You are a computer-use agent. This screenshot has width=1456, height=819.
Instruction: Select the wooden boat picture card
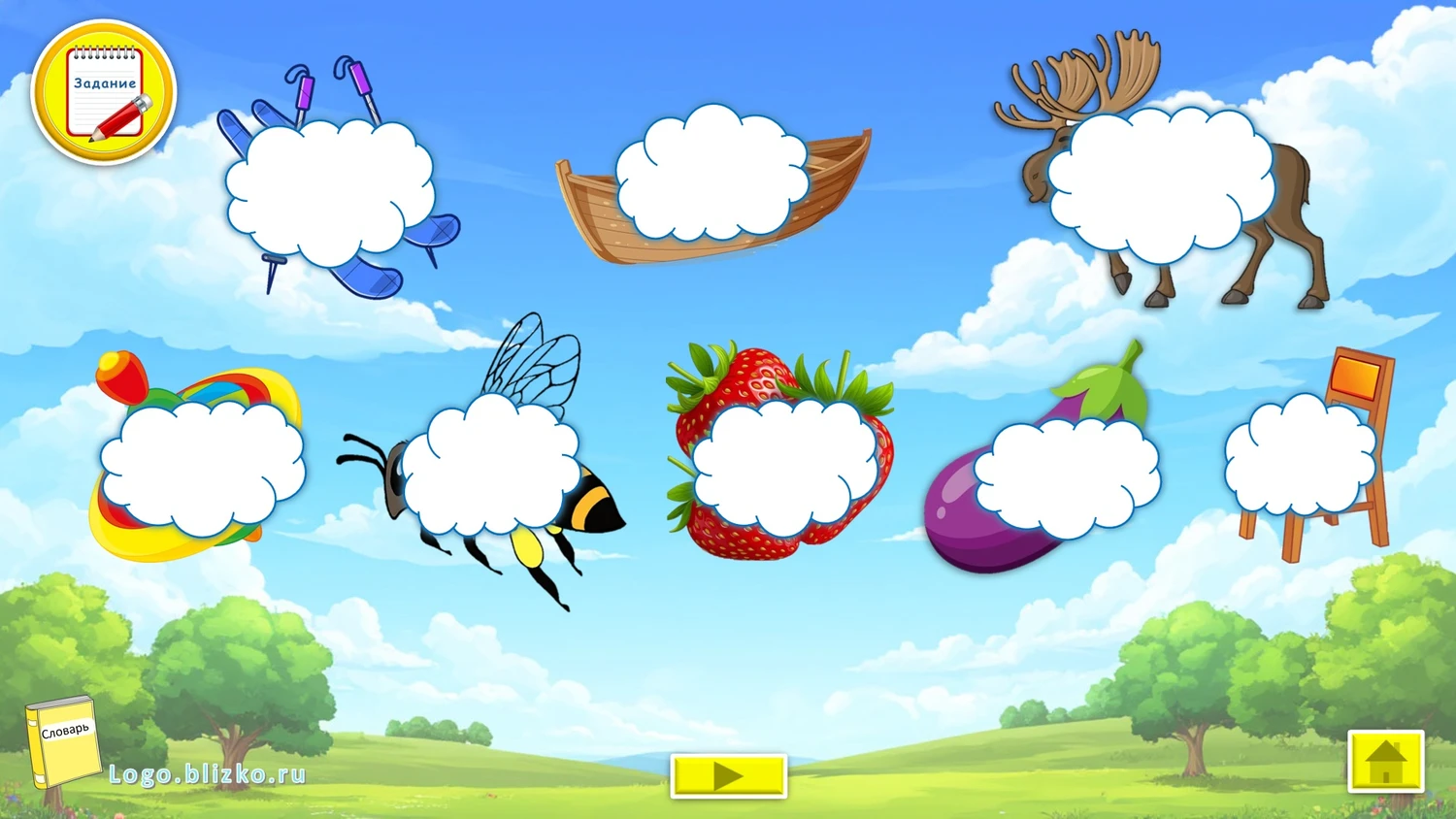(x=712, y=175)
